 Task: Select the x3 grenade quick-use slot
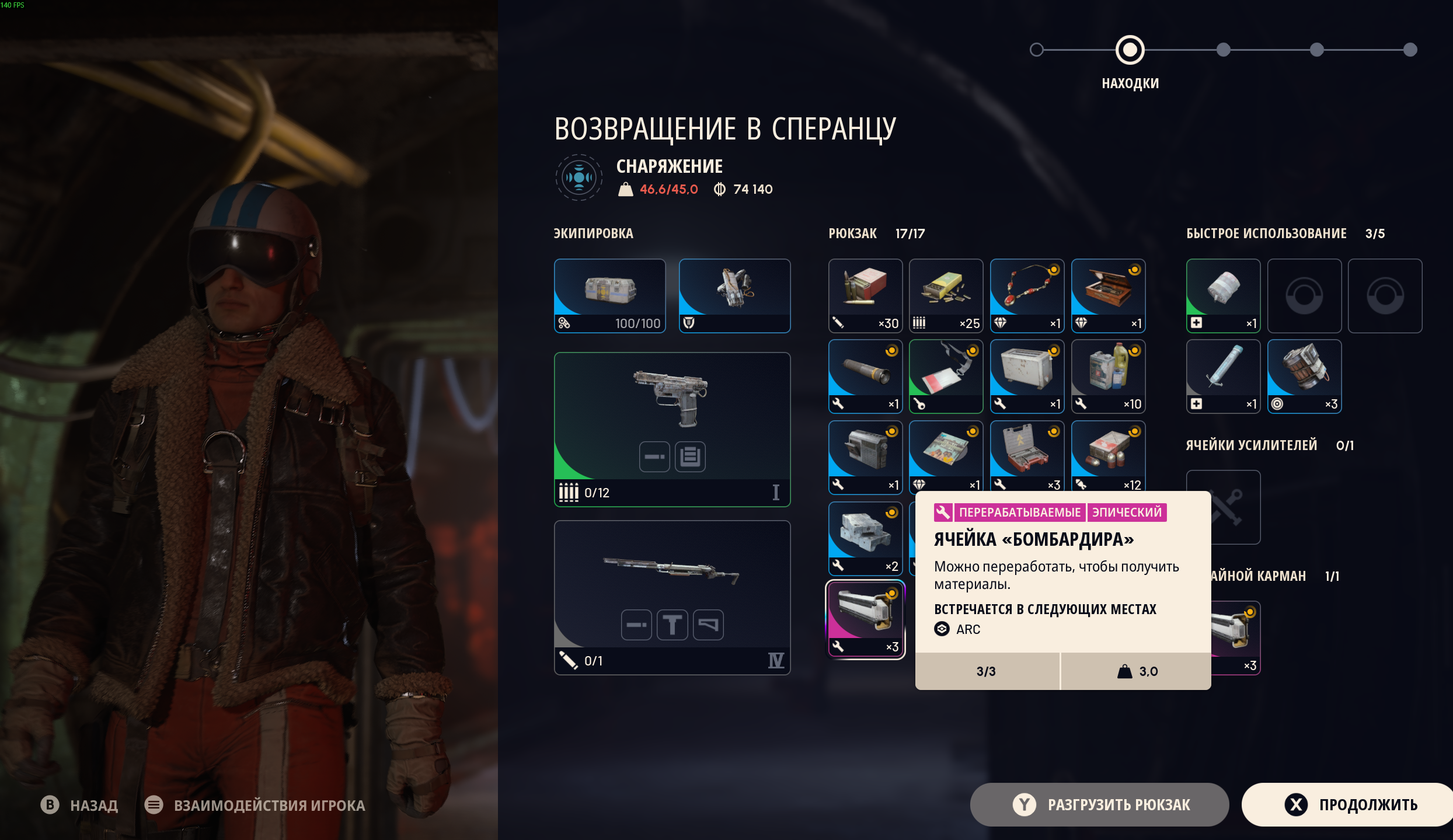tap(1304, 377)
